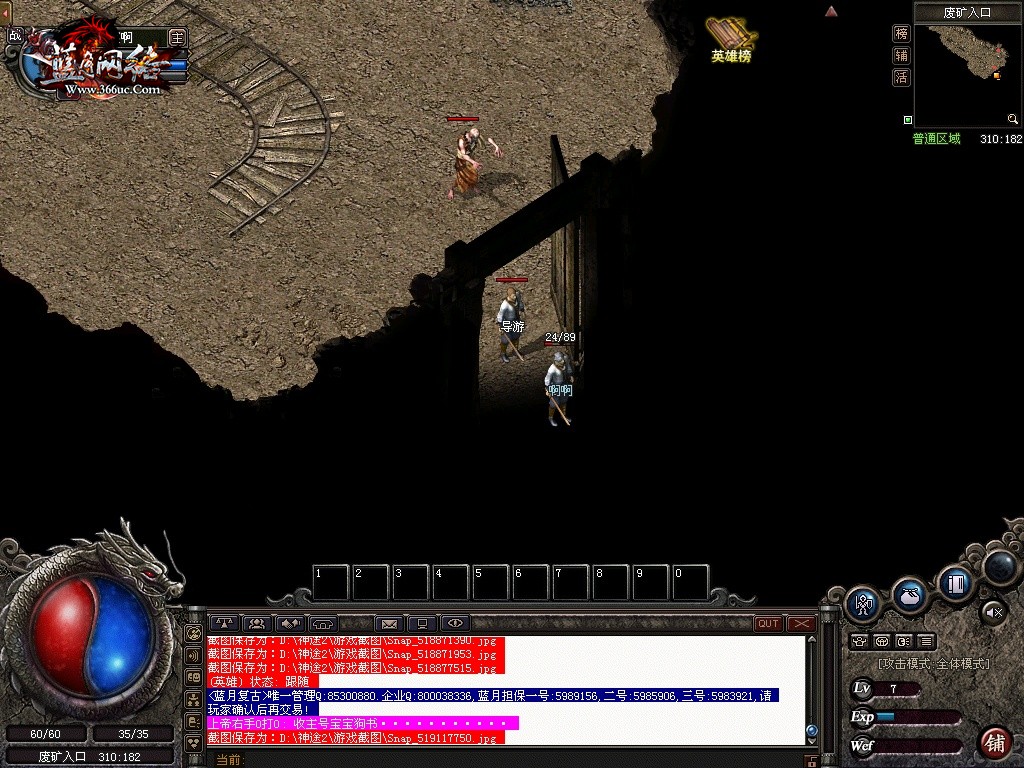Viewport: 1024px width, 768px height.
Task: Open the skill book icon
Action: 956,582
